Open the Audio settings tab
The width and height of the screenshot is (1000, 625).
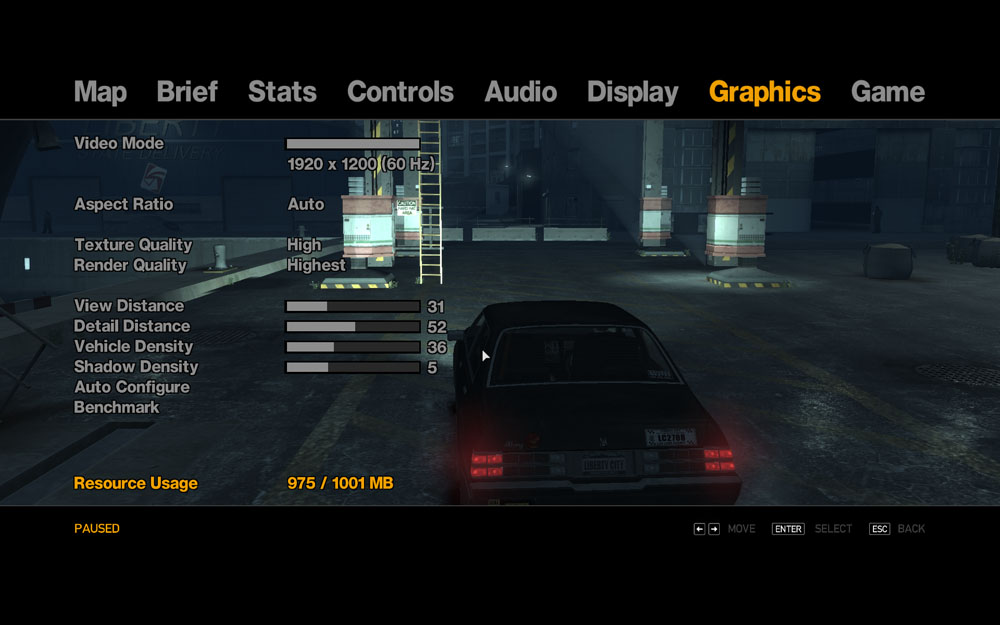tap(520, 92)
